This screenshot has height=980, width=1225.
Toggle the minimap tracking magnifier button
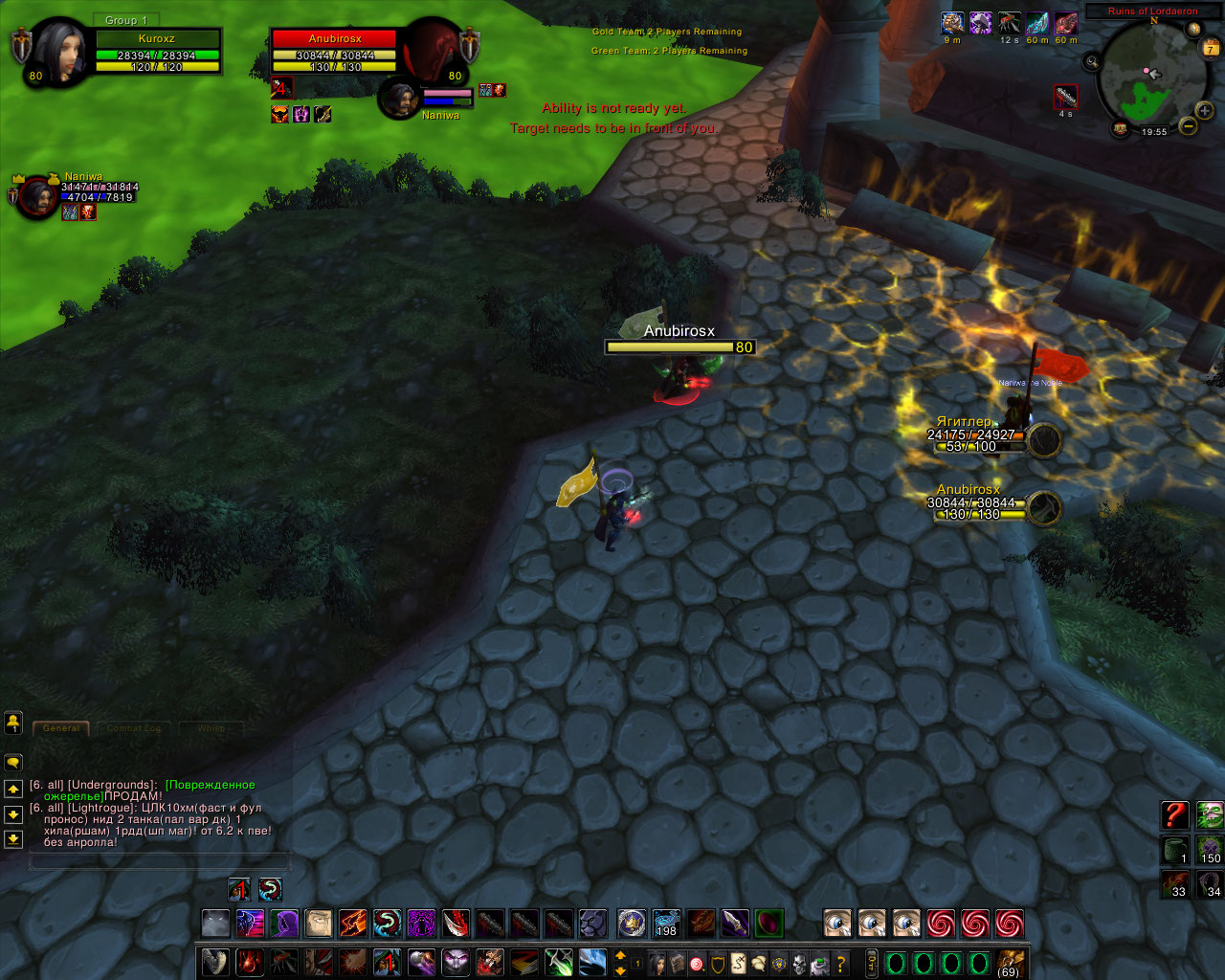(x=1092, y=61)
